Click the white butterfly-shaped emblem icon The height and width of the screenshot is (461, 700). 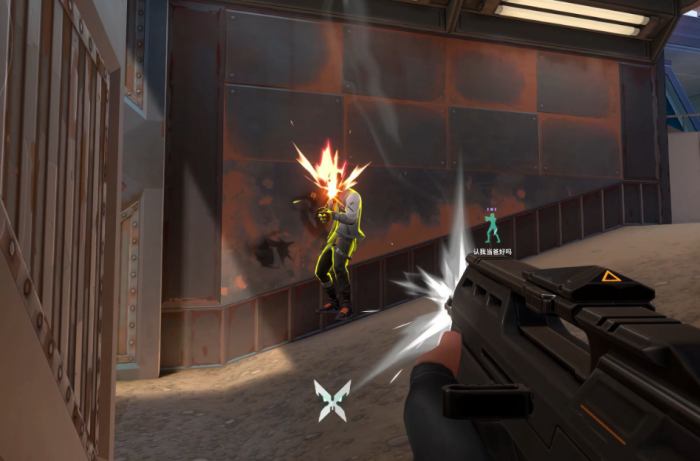[332, 399]
